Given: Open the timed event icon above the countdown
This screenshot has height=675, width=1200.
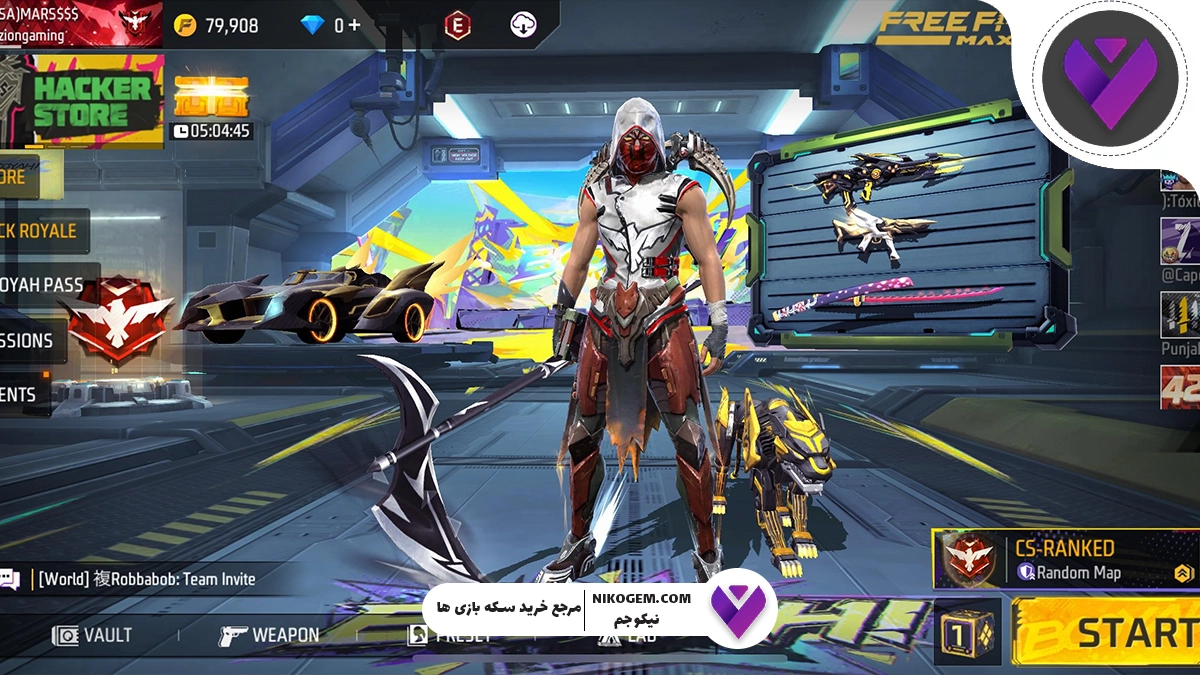Looking at the screenshot, I should tap(210, 96).
